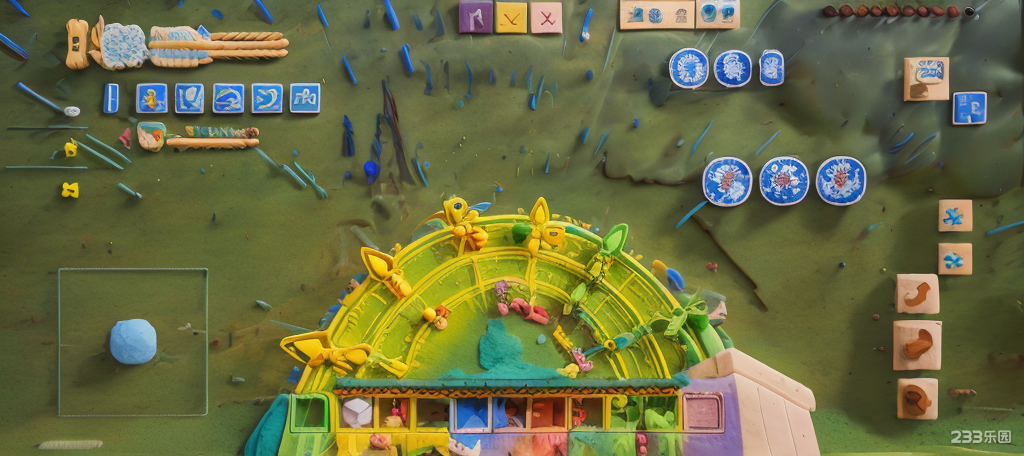Select the blue tile with yellow bird
The width and height of the screenshot is (1024, 456).
[x=151, y=98]
